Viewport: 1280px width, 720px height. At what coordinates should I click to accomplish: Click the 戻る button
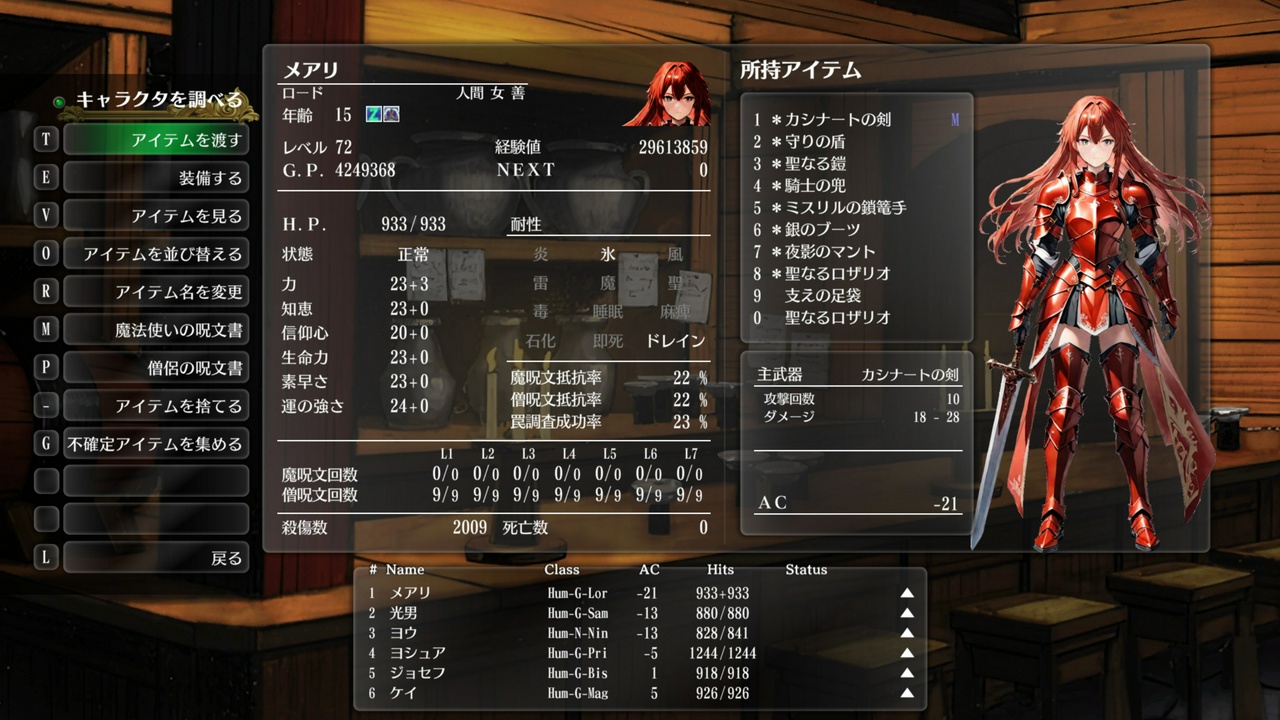coord(156,557)
